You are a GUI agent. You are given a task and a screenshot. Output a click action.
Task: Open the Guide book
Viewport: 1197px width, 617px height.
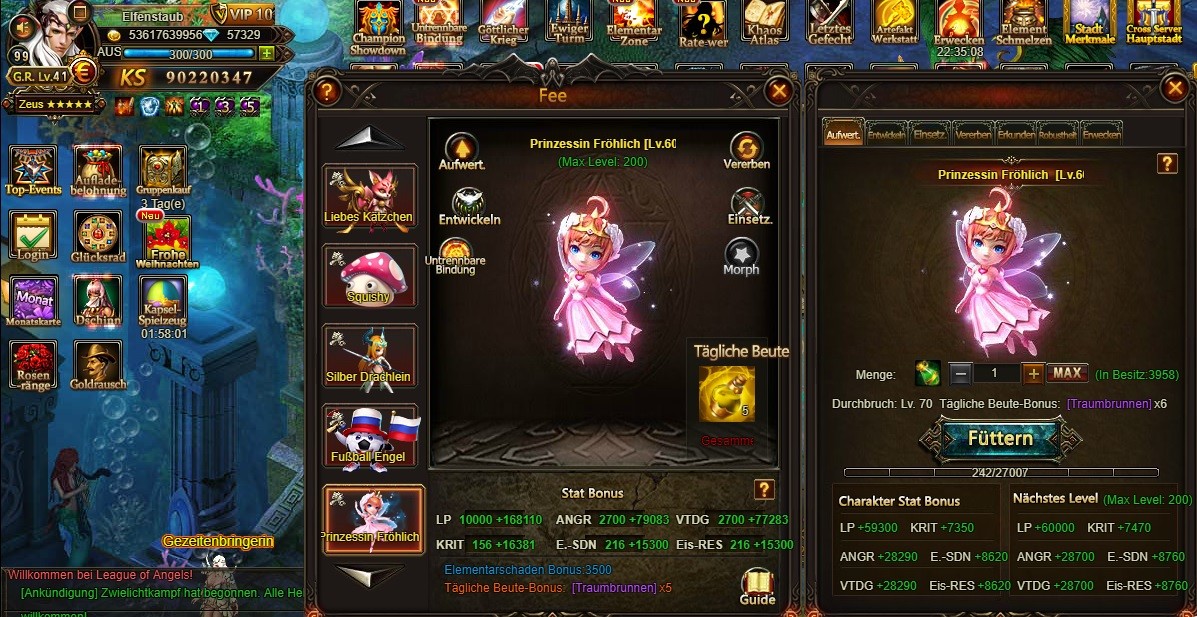pyautogui.click(x=757, y=586)
